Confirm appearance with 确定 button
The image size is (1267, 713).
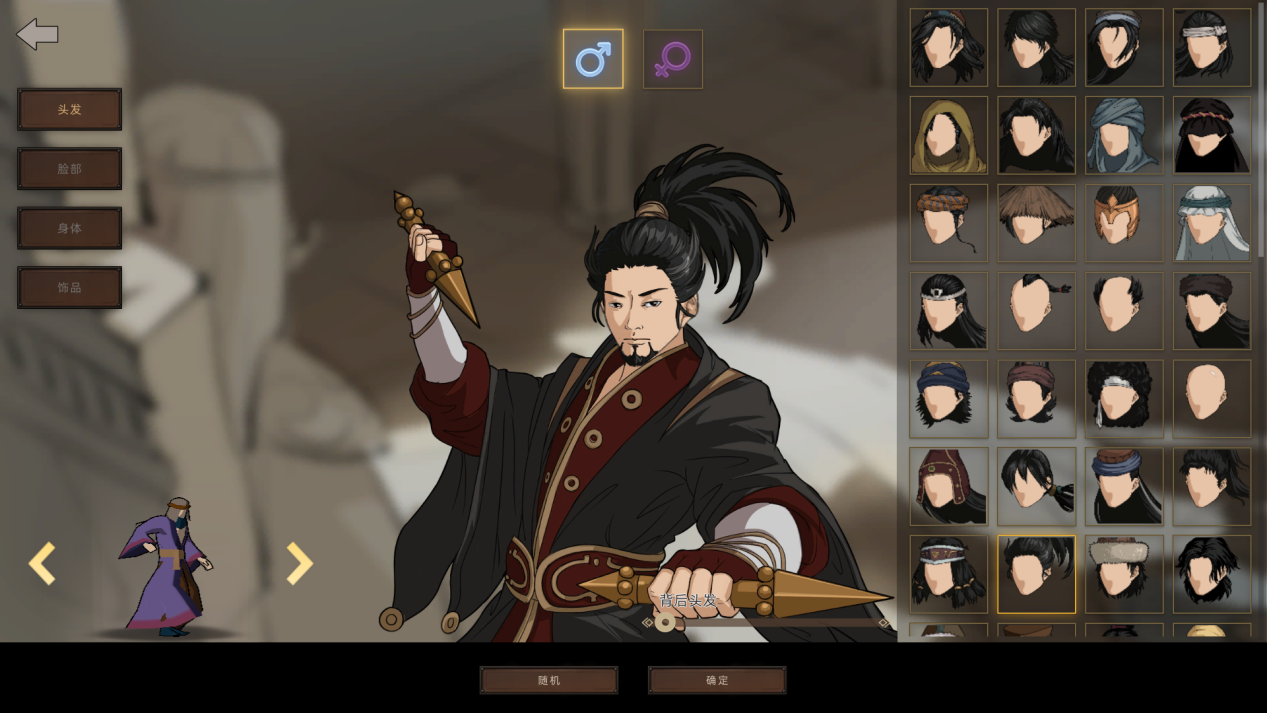[x=717, y=680]
